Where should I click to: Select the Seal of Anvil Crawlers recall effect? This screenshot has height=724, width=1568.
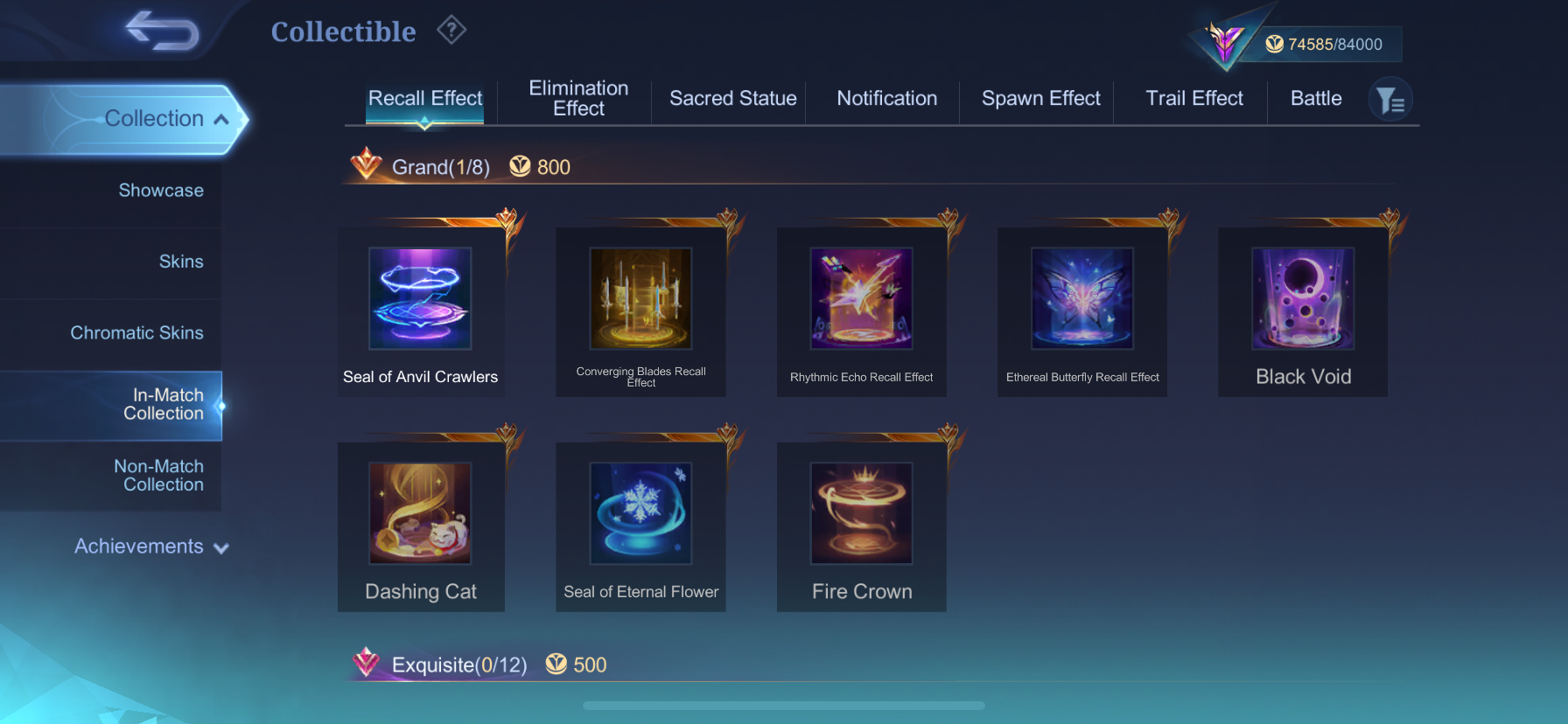pos(421,310)
